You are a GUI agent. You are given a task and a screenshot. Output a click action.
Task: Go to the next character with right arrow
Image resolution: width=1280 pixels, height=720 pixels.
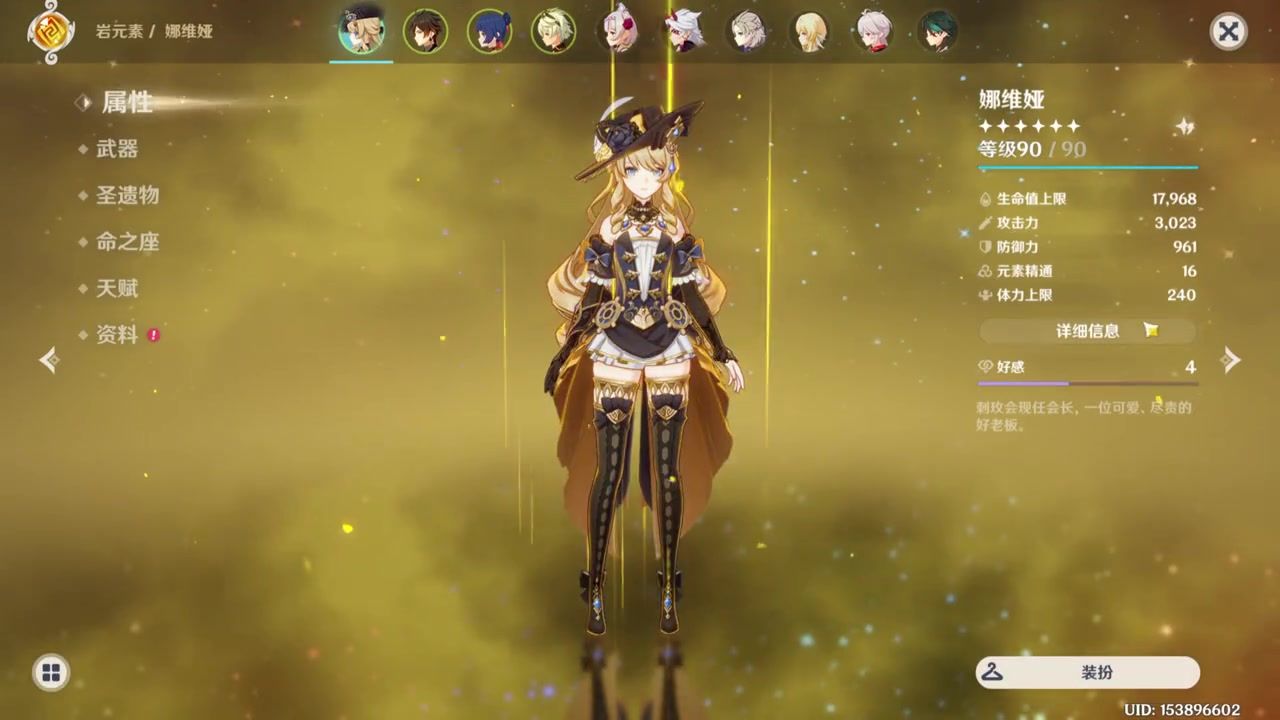(x=1231, y=360)
